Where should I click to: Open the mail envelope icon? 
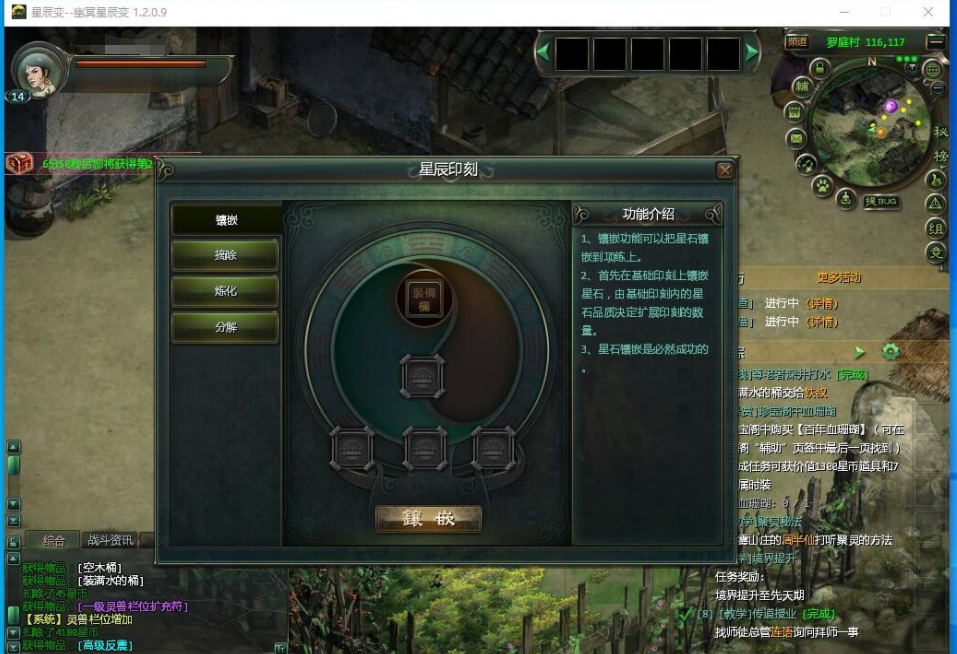[796, 138]
